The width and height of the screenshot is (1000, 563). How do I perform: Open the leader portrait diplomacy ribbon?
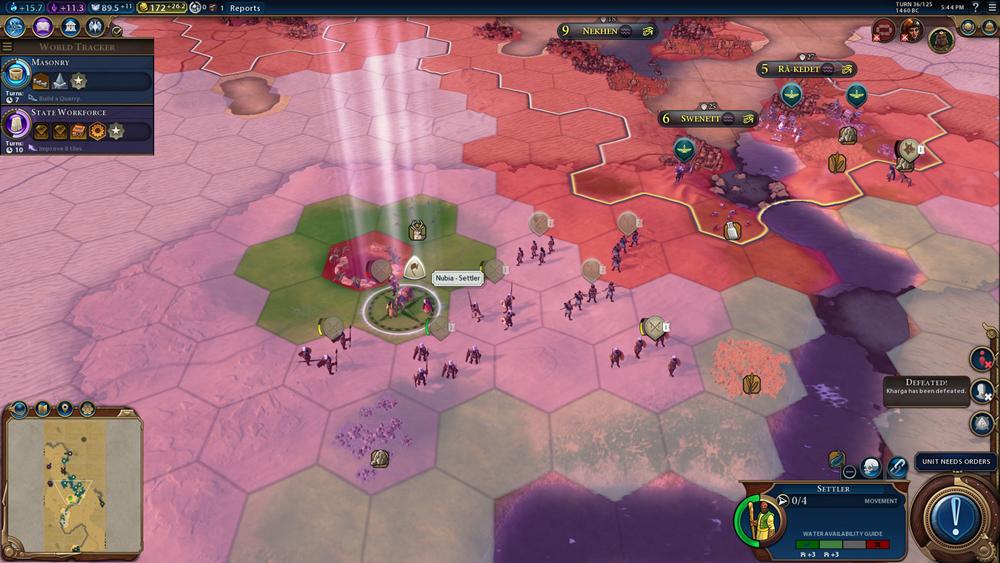coord(939,38)
